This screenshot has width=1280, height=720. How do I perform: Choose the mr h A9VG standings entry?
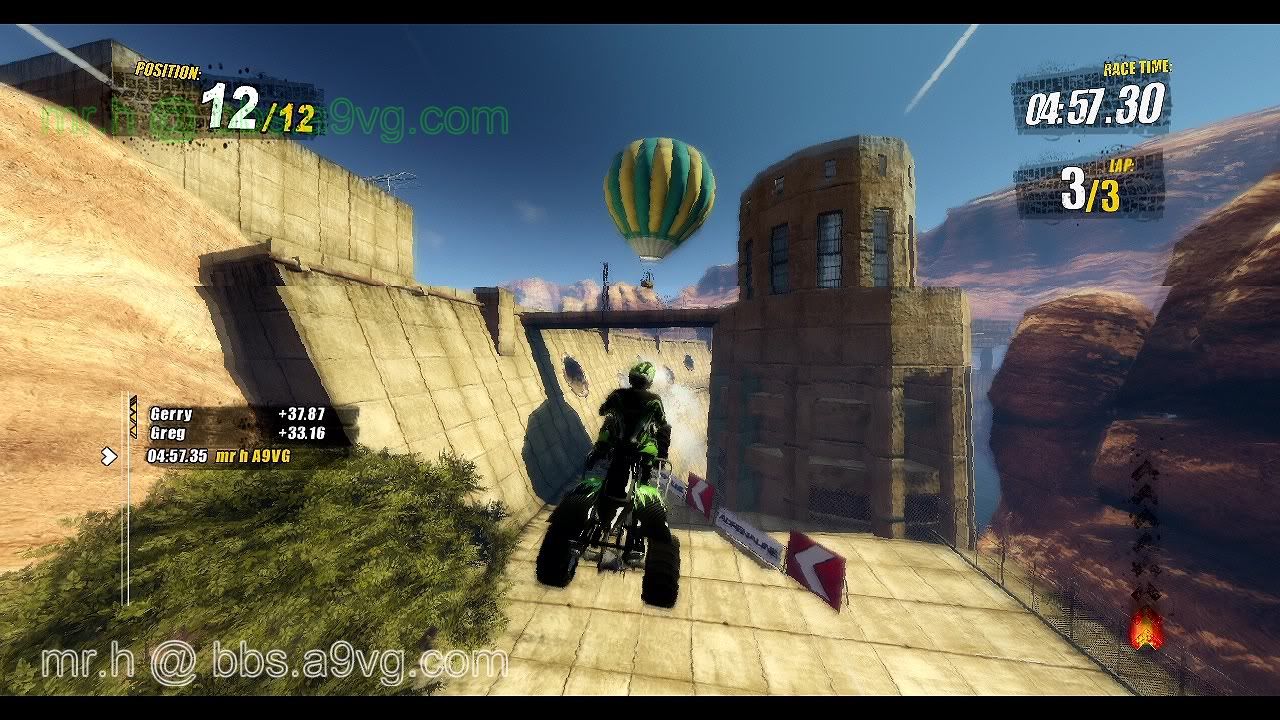click(222, 456)
